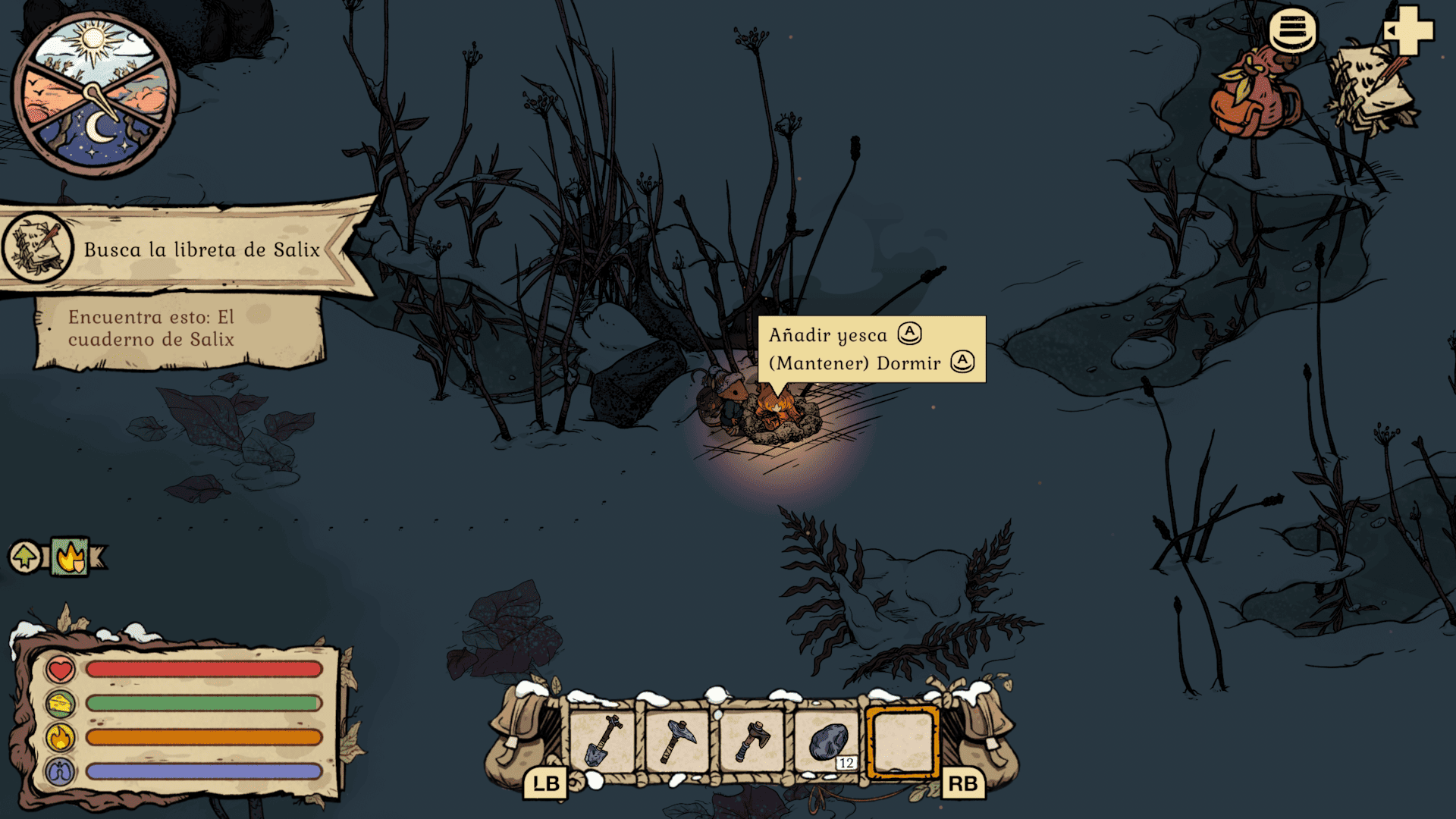This screenshot has height=819, width=1456.
Task: Click the green up-arrow status icon
Action: point(26,557)
